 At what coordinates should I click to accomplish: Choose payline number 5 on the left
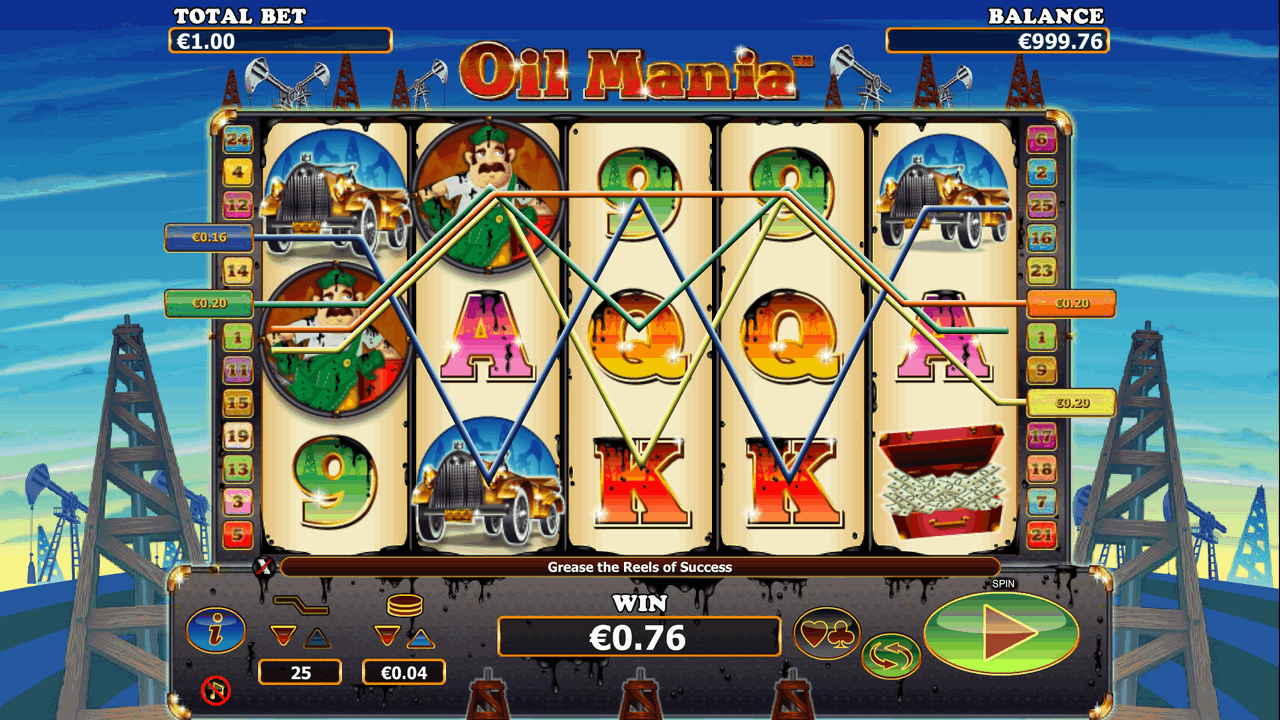pos(238,534)
